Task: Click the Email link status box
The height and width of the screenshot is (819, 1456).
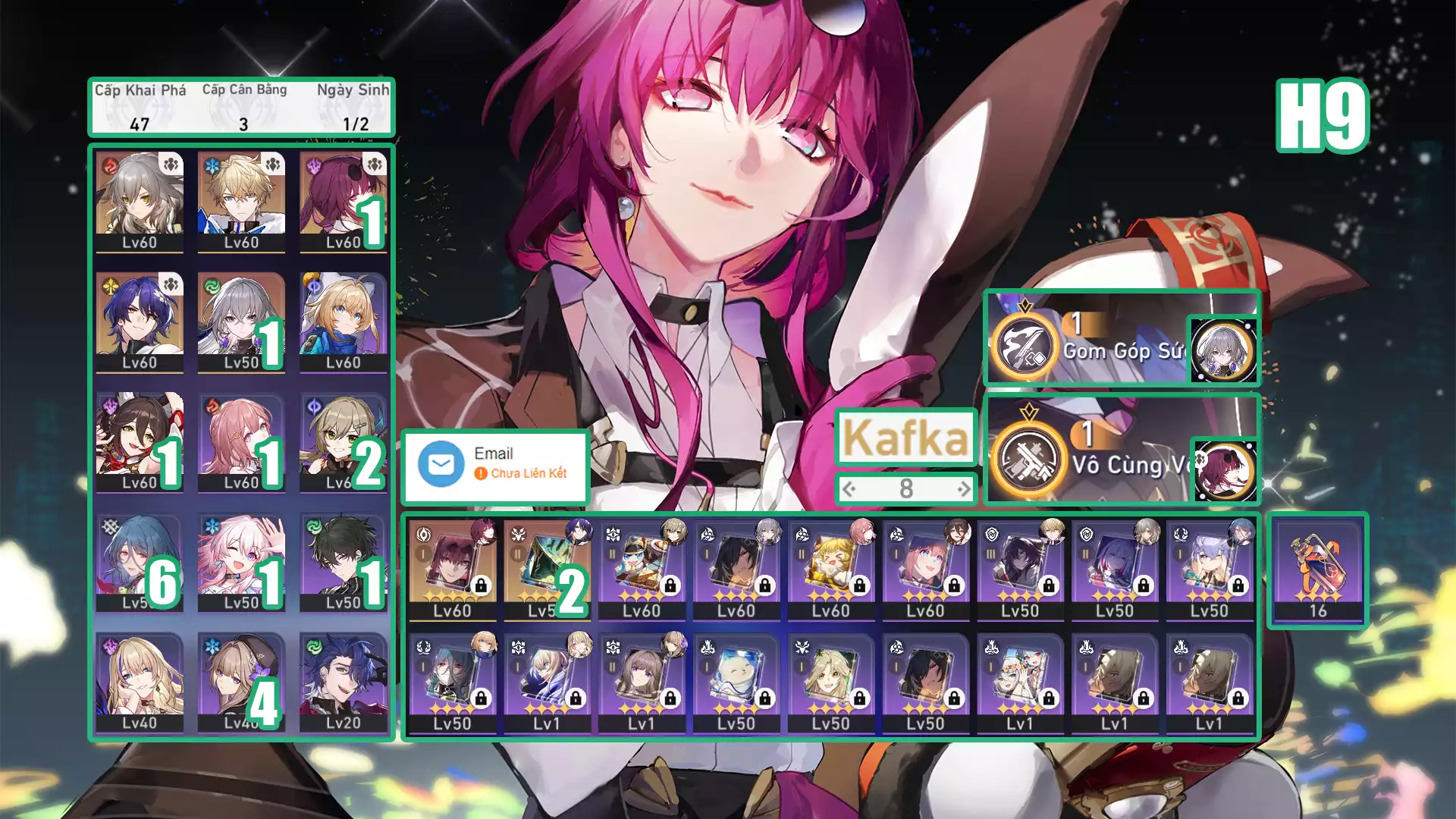Action: 496,464
